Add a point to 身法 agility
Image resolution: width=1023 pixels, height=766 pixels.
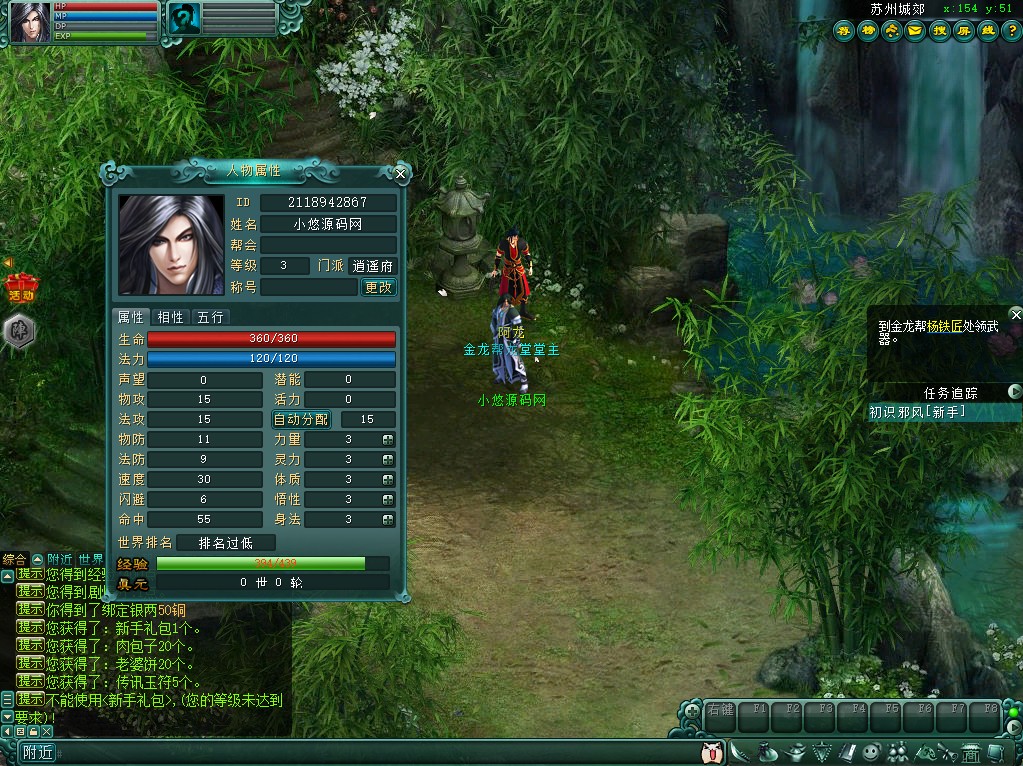tap(388, 519)
